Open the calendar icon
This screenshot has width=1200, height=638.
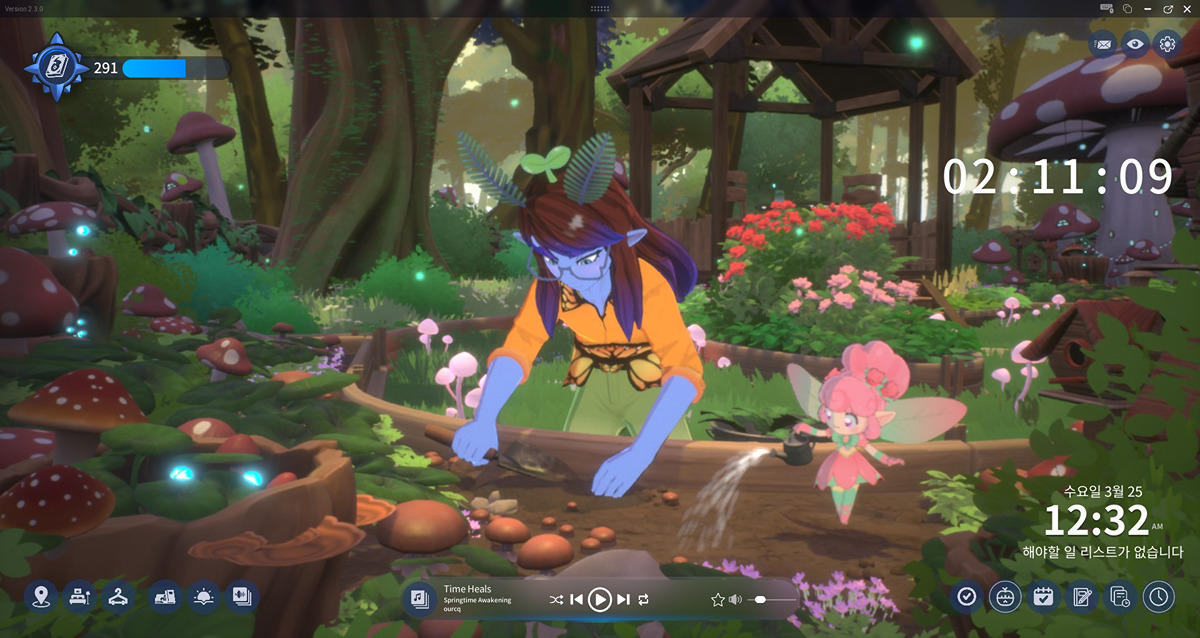pos(1043,597)
